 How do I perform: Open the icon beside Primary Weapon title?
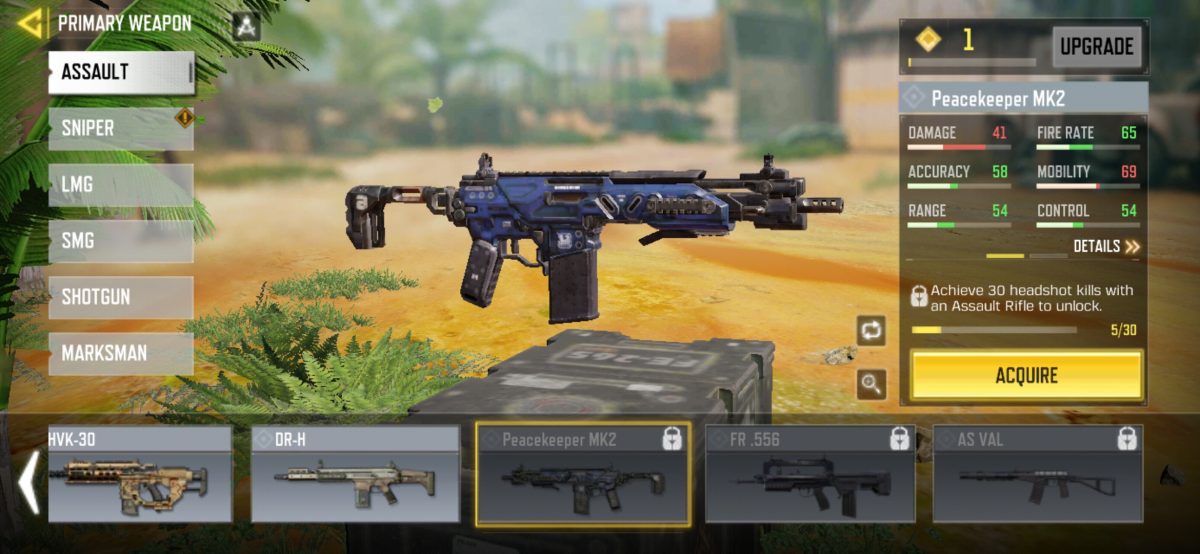246,26
